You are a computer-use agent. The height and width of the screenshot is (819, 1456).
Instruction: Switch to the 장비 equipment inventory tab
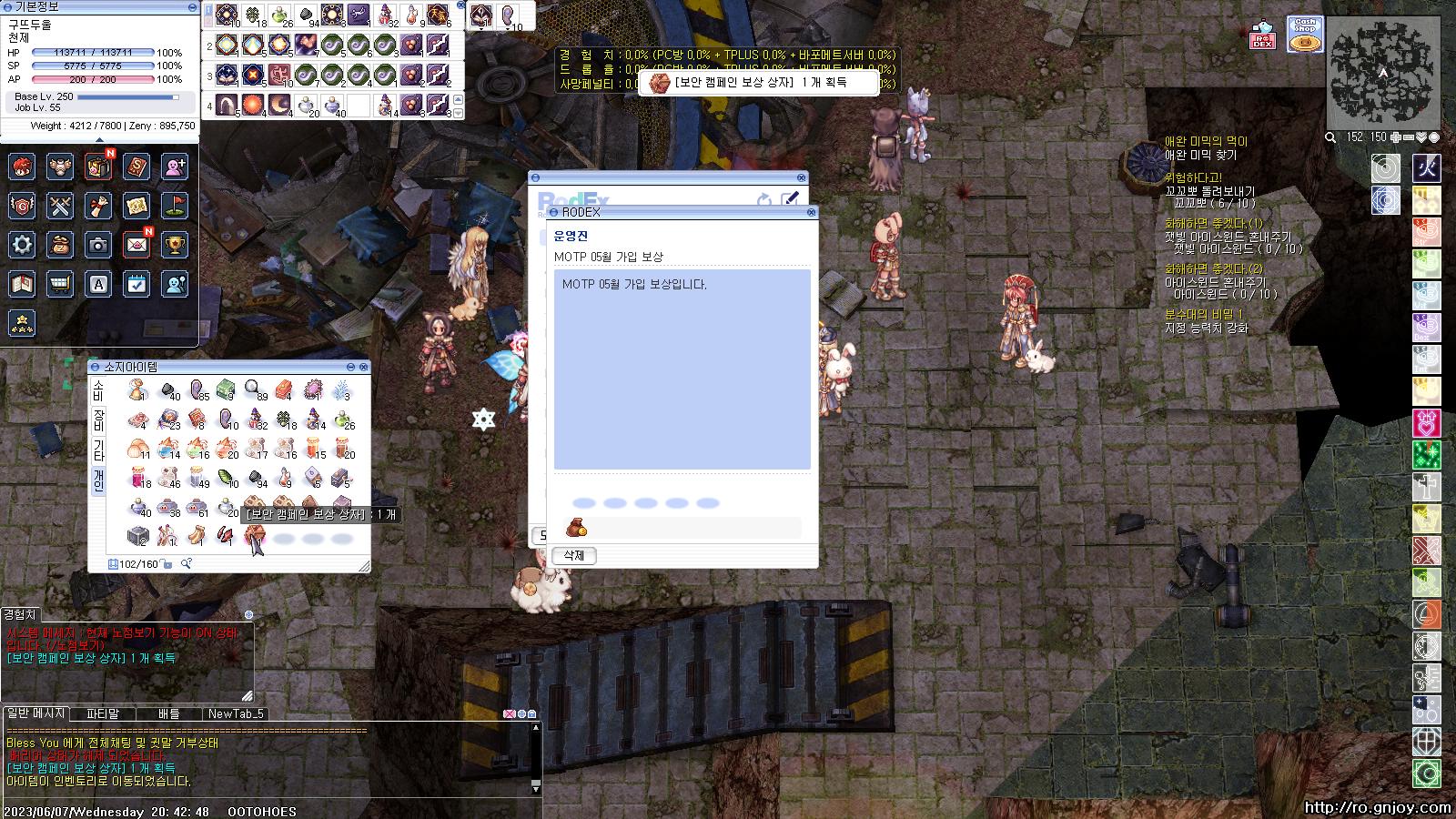tap(98, 420)
